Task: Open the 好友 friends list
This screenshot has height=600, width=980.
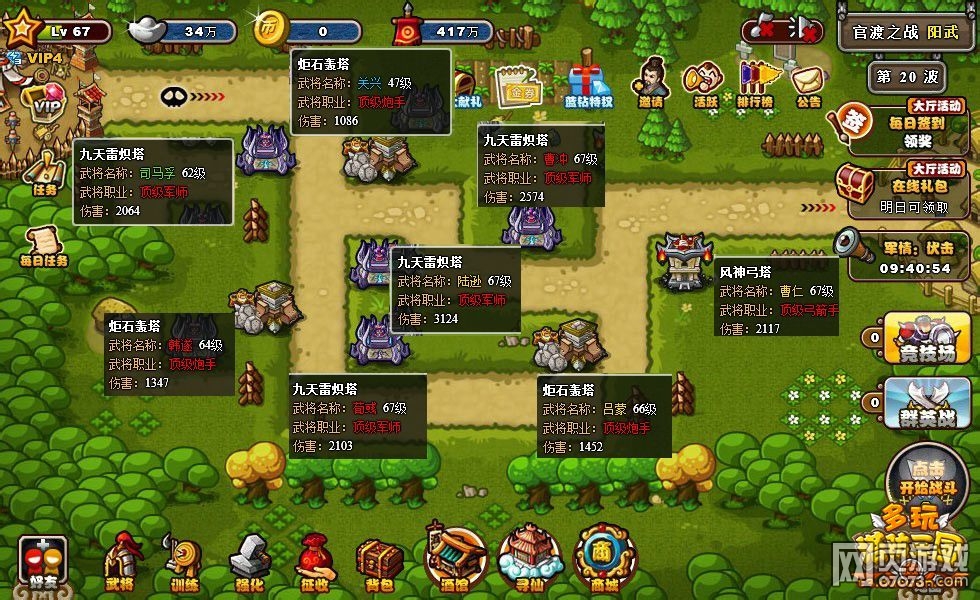Action: tap(43, 562)
